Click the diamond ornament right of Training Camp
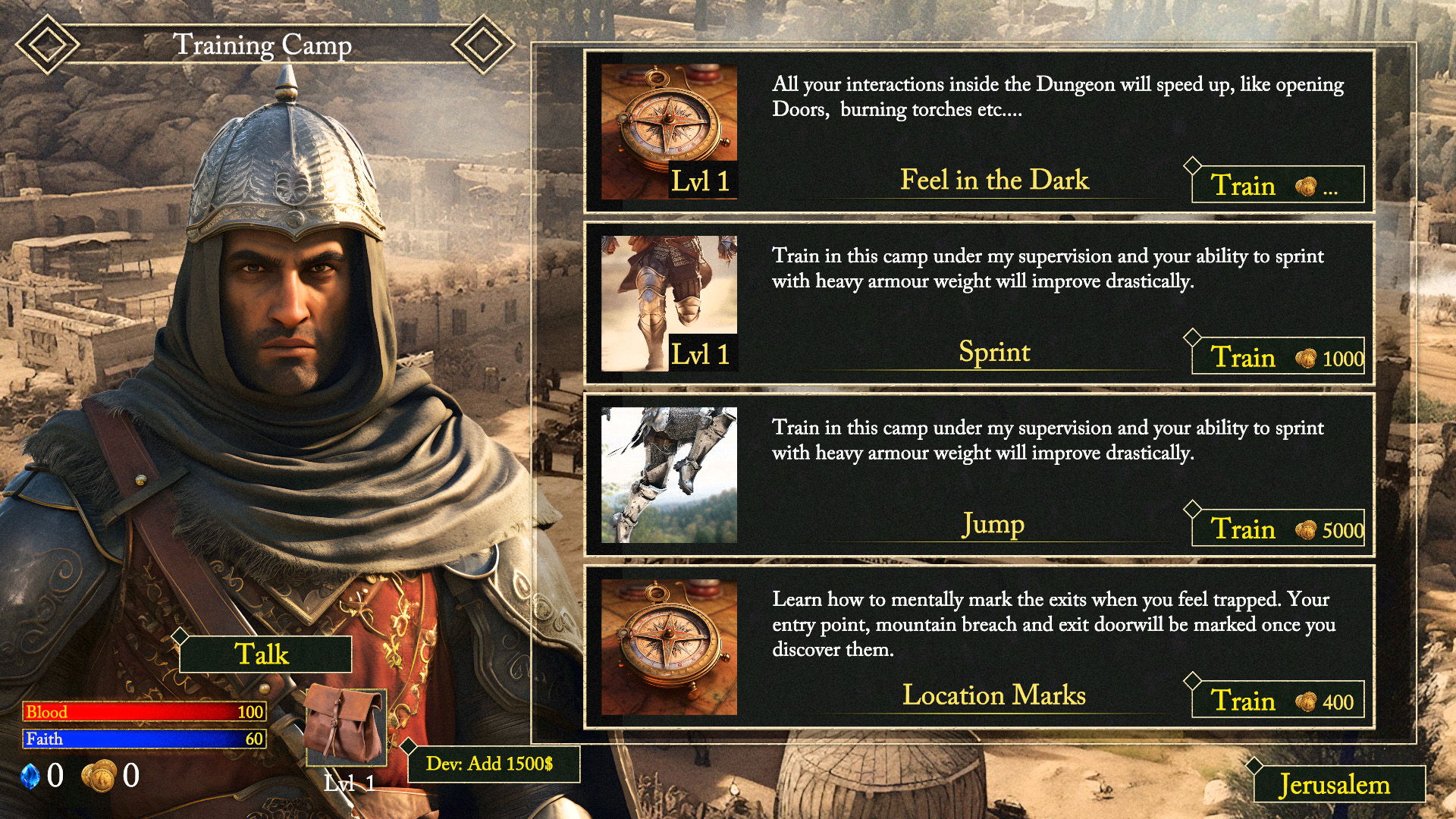1456x819 pixels. point(483,42)
